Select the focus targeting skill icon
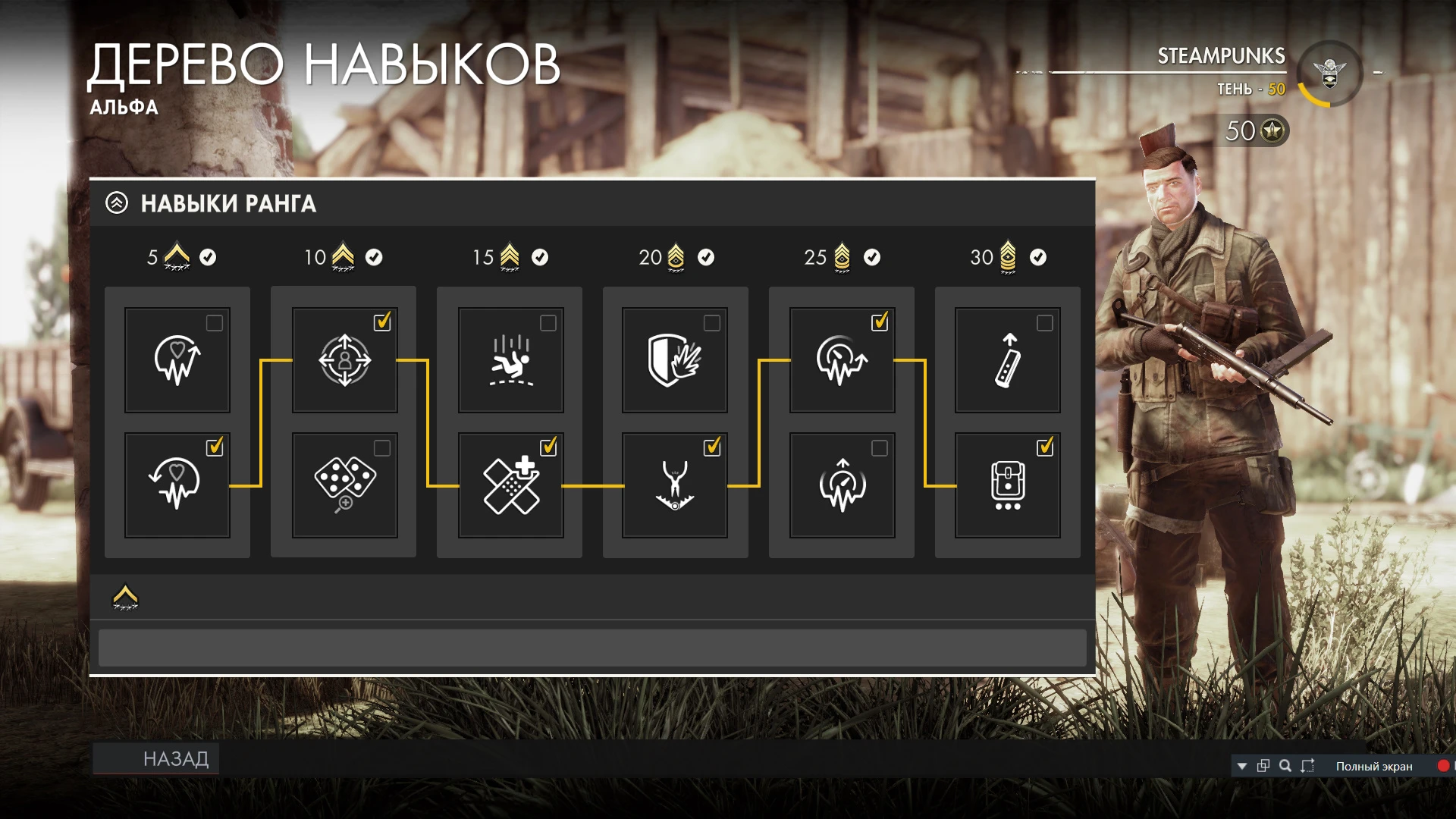The height and width of the screenshot is (819, 1456). (343, 360)
